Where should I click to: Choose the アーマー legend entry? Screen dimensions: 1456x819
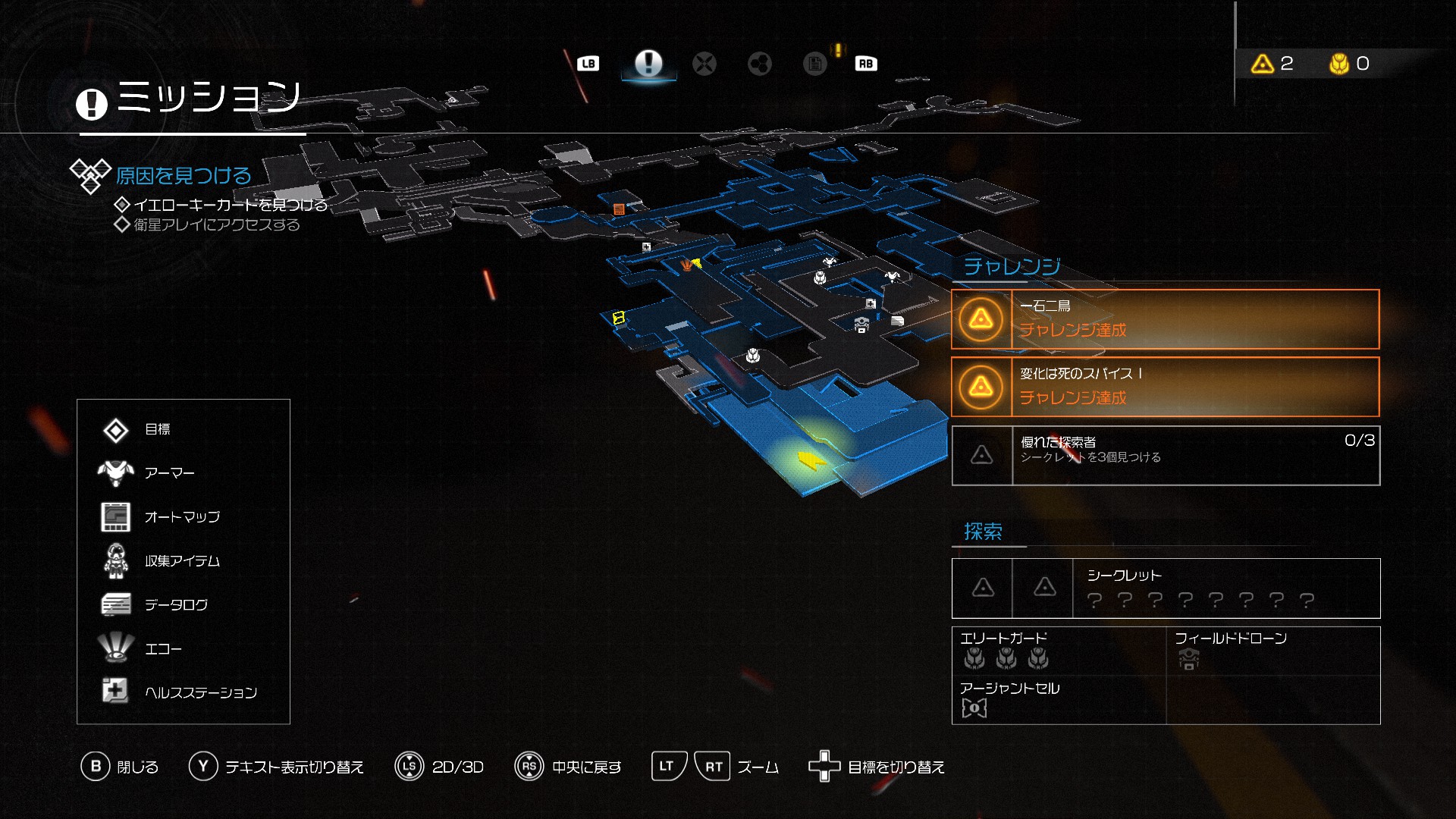[x=169, y=473]
